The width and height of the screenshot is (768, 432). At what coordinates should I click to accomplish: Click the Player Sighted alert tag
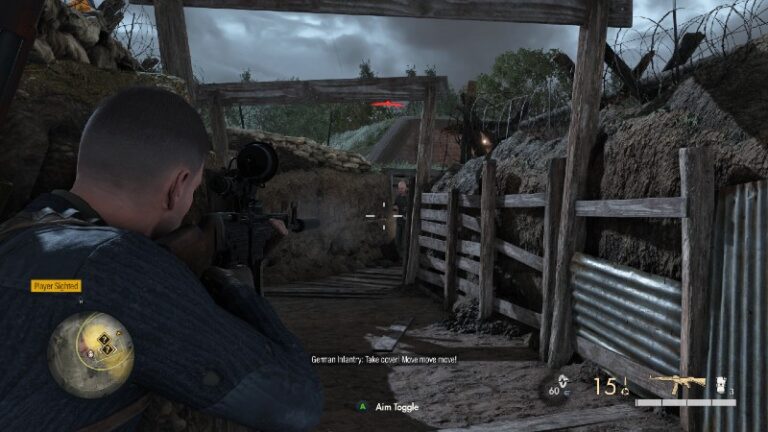[56, 286]
